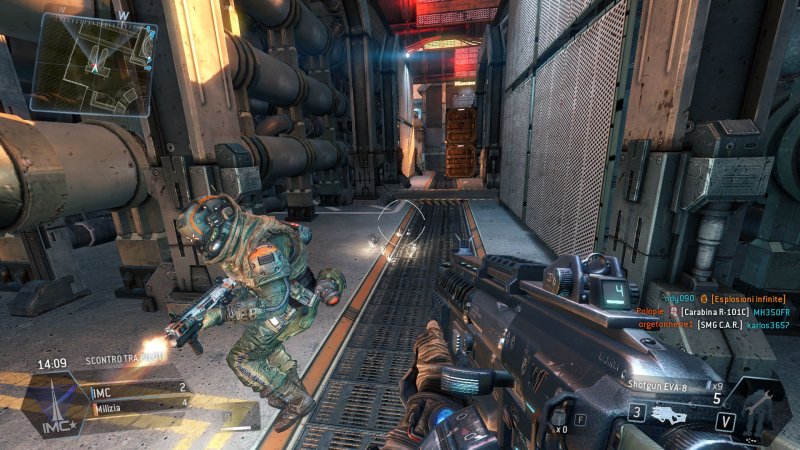The image size is (800, 450).
Task: Select the Carabina R-101C kill feed entry
Action: pos(713,312)
